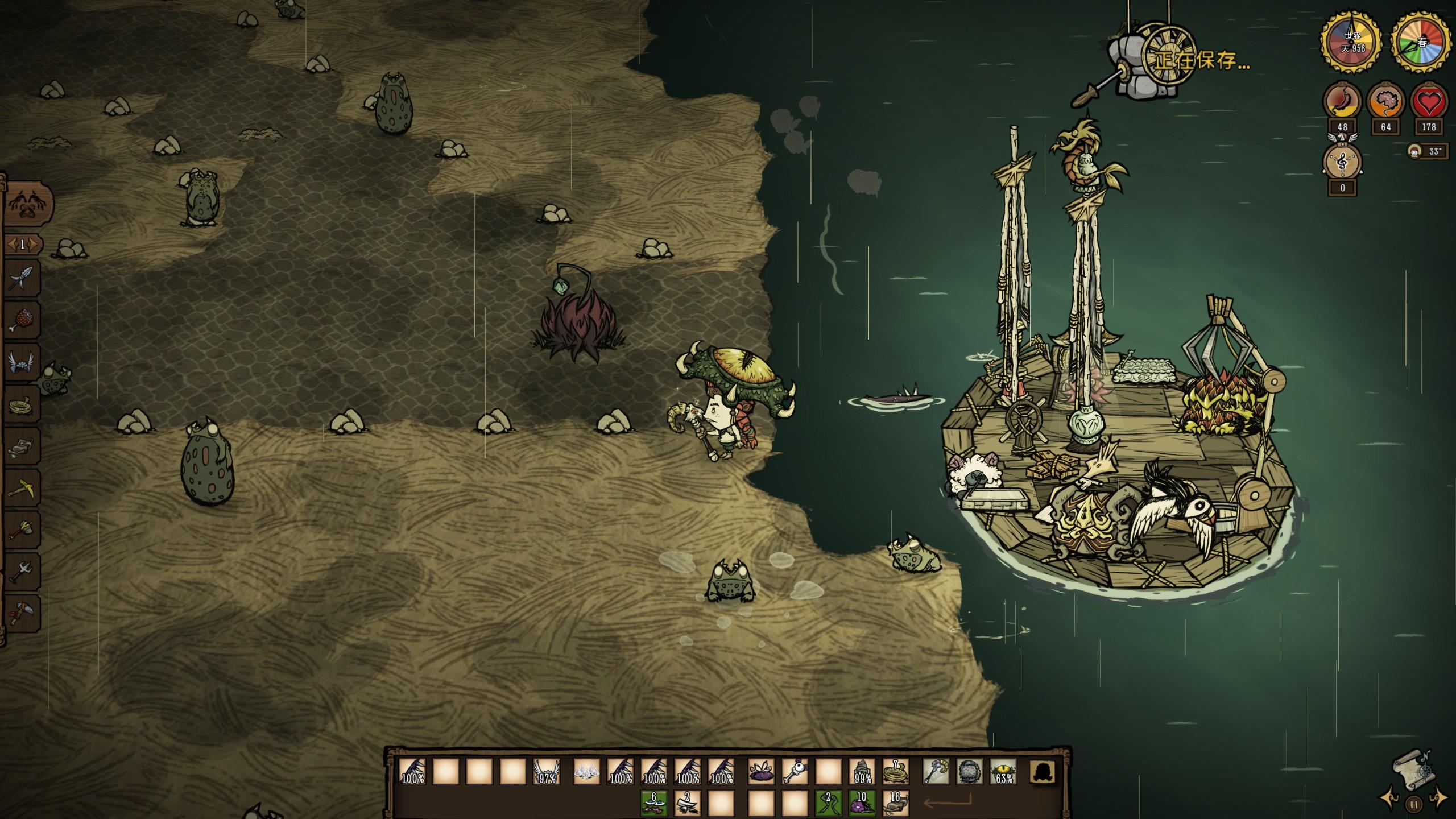
Task: Rotate camera with the right arrow
Action: click(x=1438, y=797)
